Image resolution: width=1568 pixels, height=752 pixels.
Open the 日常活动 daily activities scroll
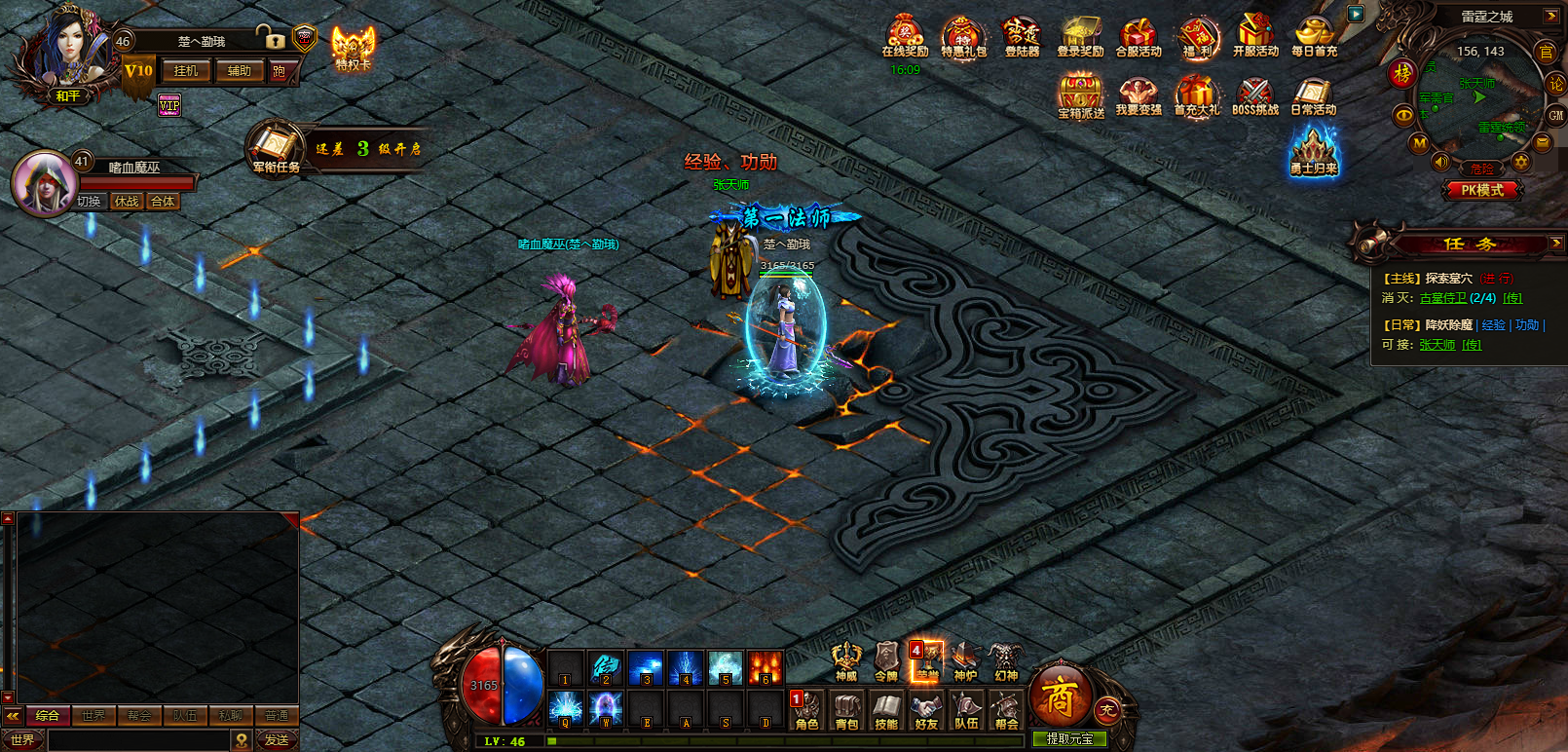click(x=1313, y=96)
